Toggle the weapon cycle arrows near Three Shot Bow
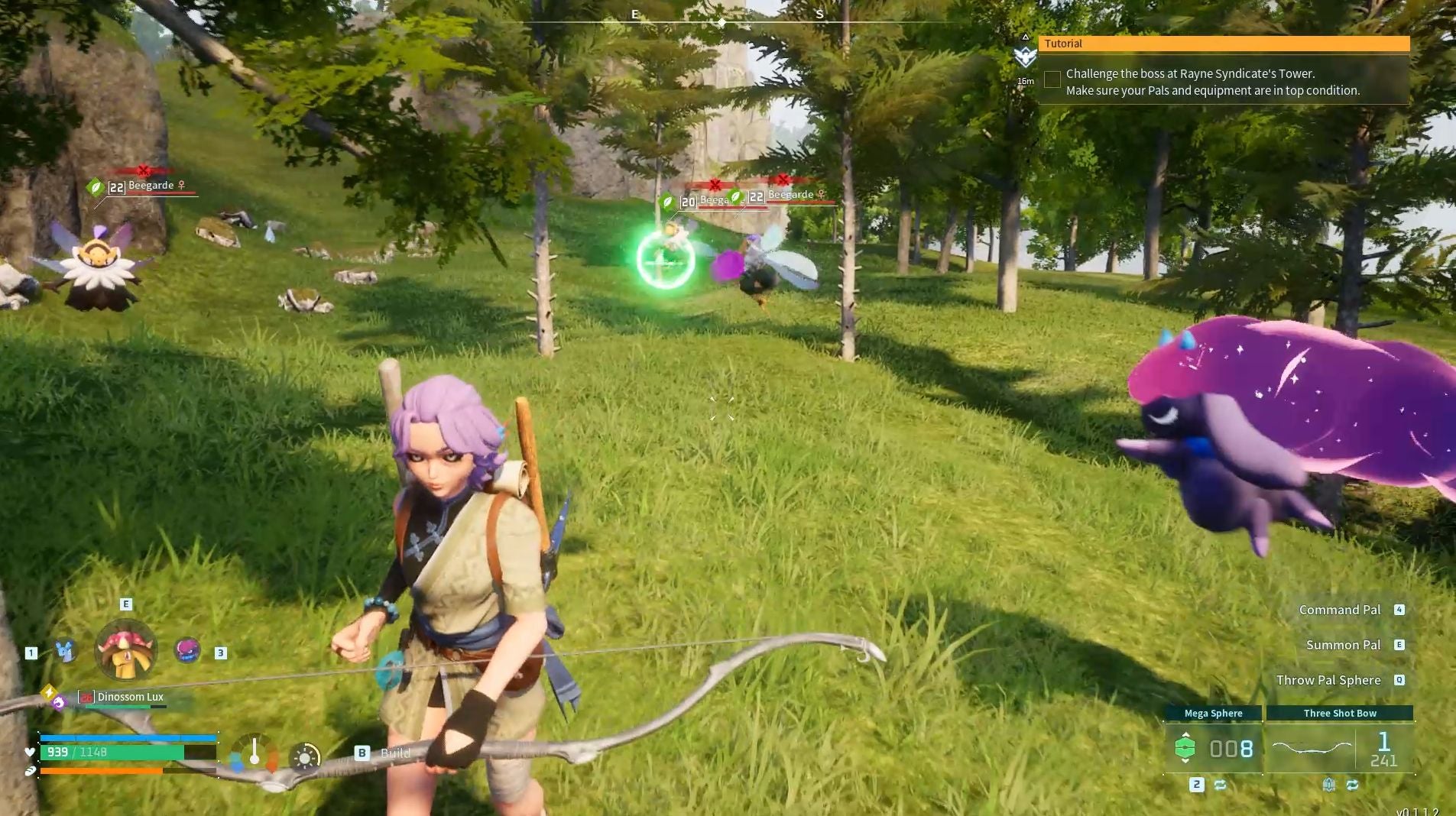Screen dimensions: 1456x816 pyautogui.click(x=1353, y=785)
